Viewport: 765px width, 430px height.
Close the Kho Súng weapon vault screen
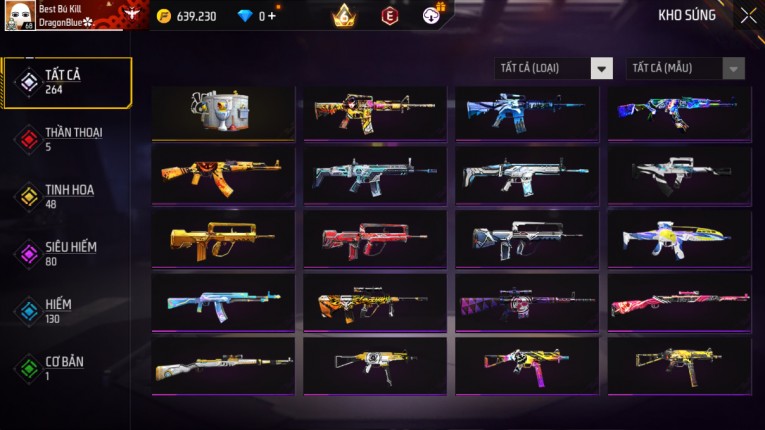748,16
